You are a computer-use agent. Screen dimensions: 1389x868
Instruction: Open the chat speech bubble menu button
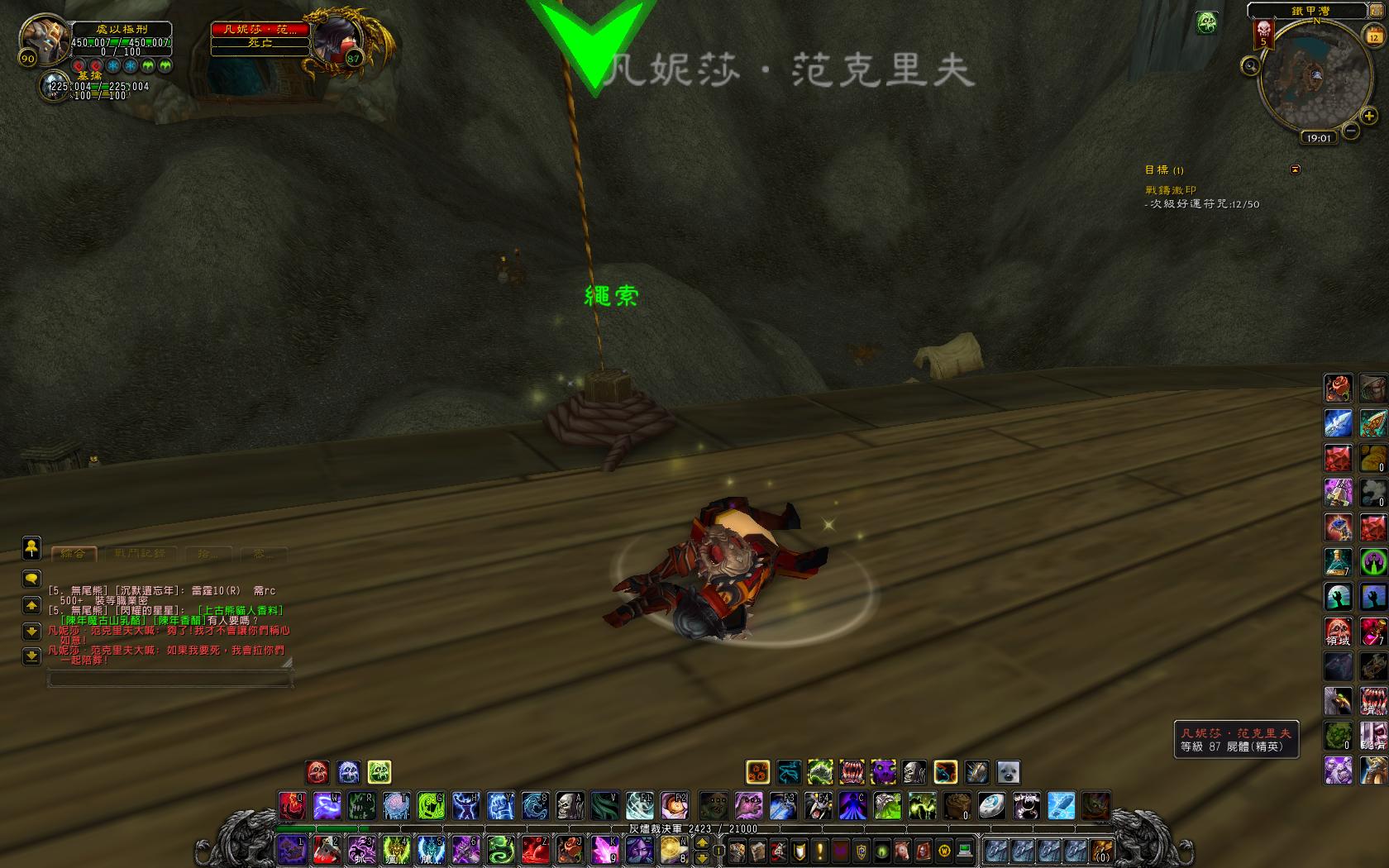tap(31, 578)
